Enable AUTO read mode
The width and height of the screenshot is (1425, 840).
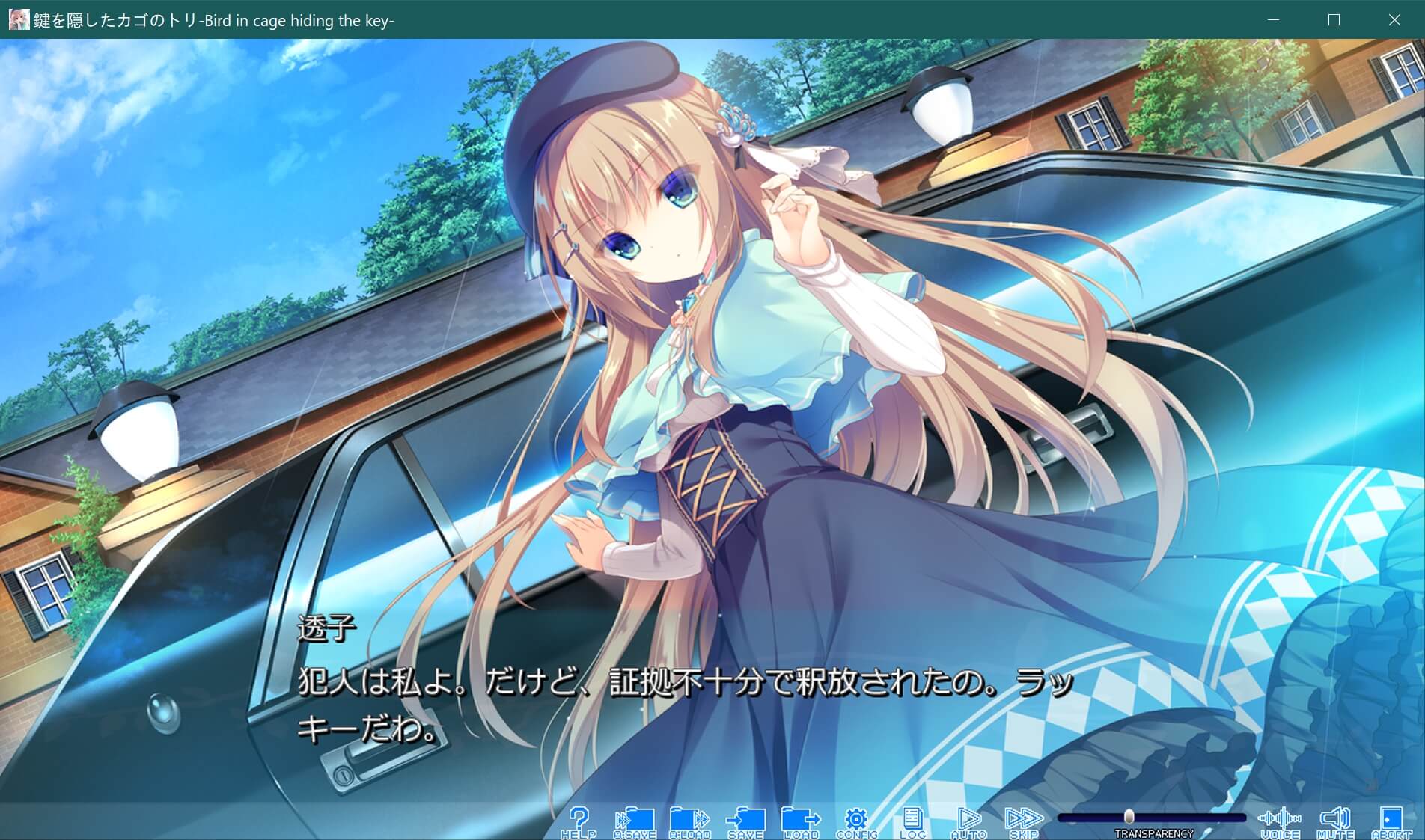point(970,820)
